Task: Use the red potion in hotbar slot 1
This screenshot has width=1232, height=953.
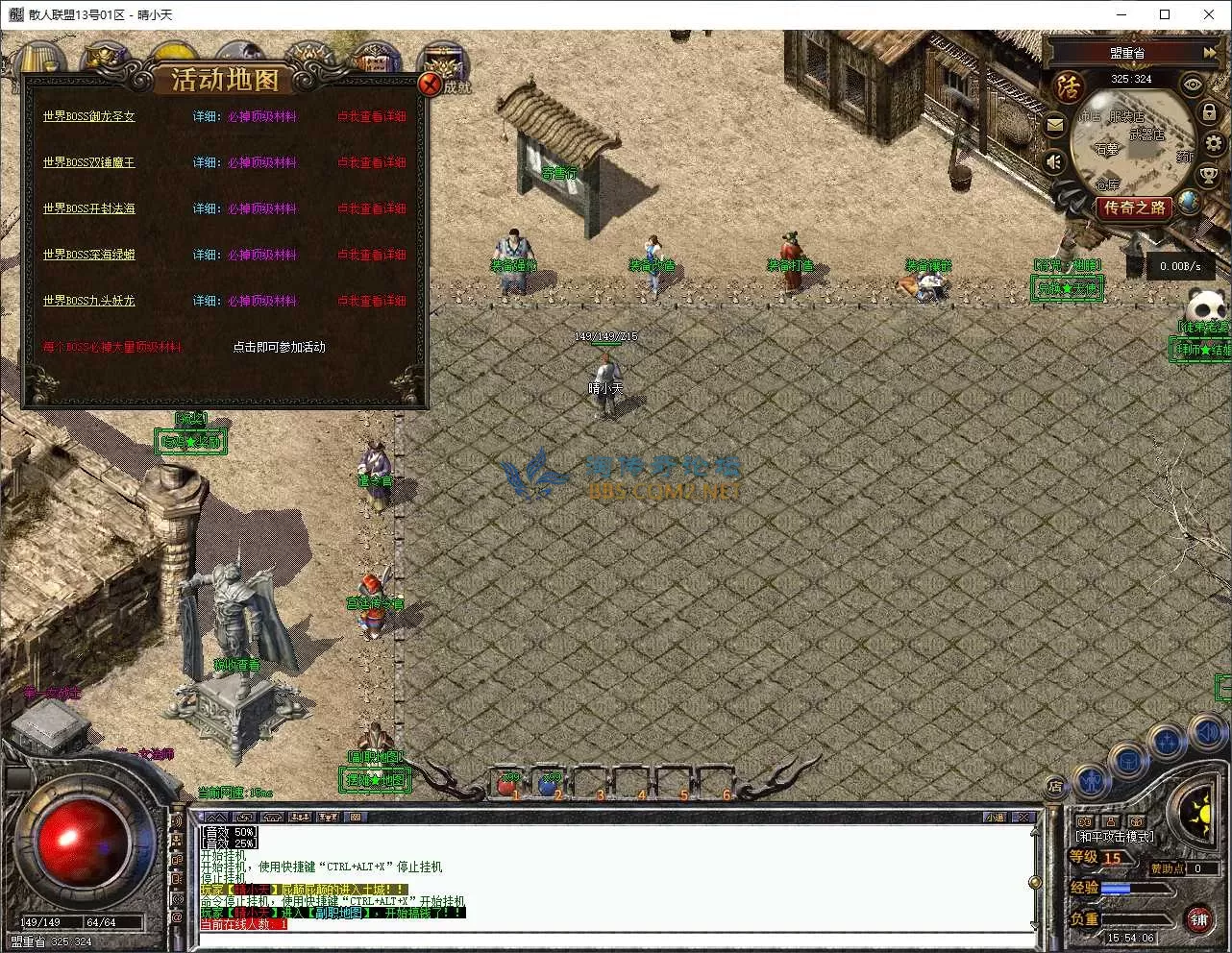Action: 507,787
